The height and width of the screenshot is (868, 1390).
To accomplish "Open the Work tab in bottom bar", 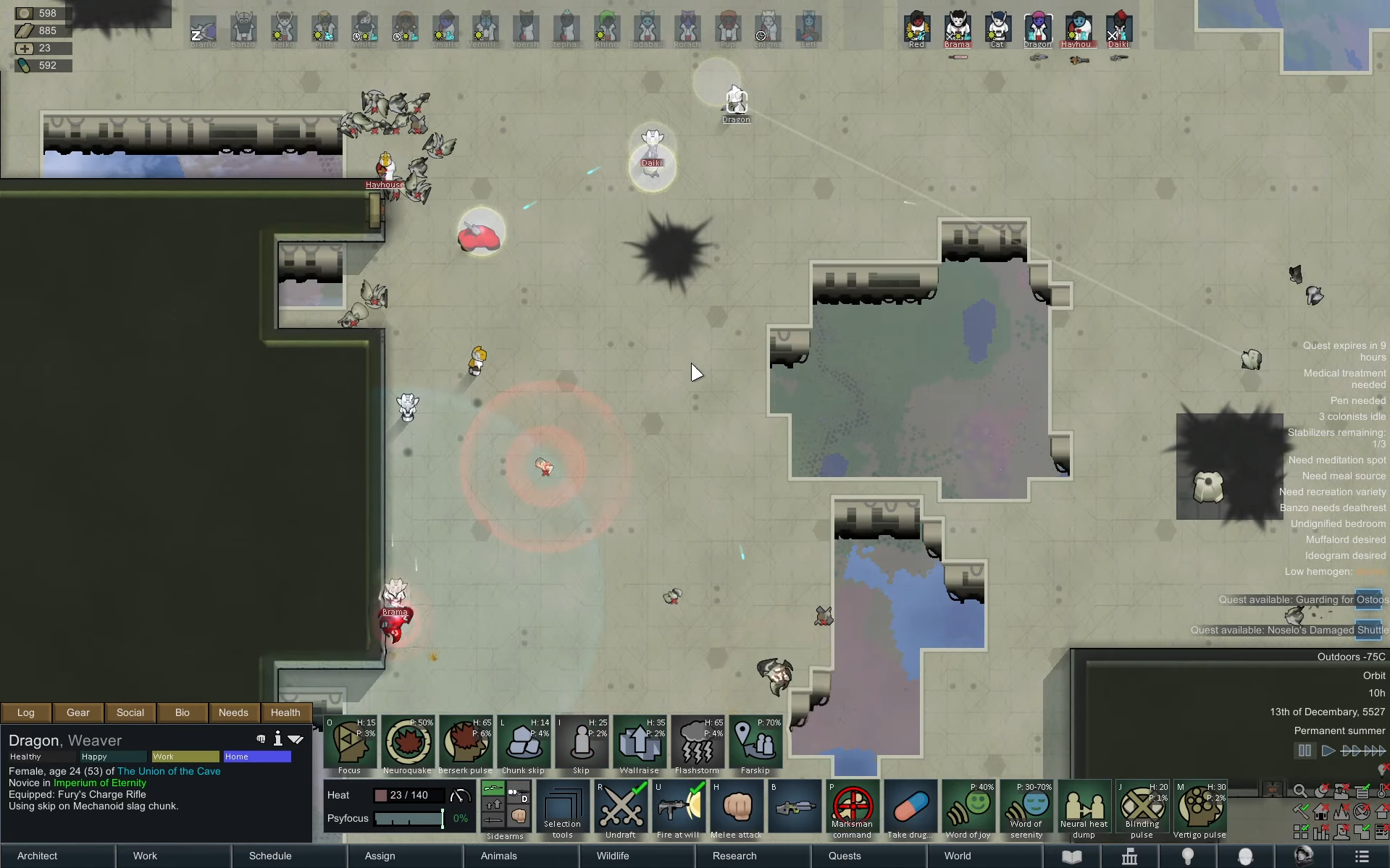I will pos(145,856).
